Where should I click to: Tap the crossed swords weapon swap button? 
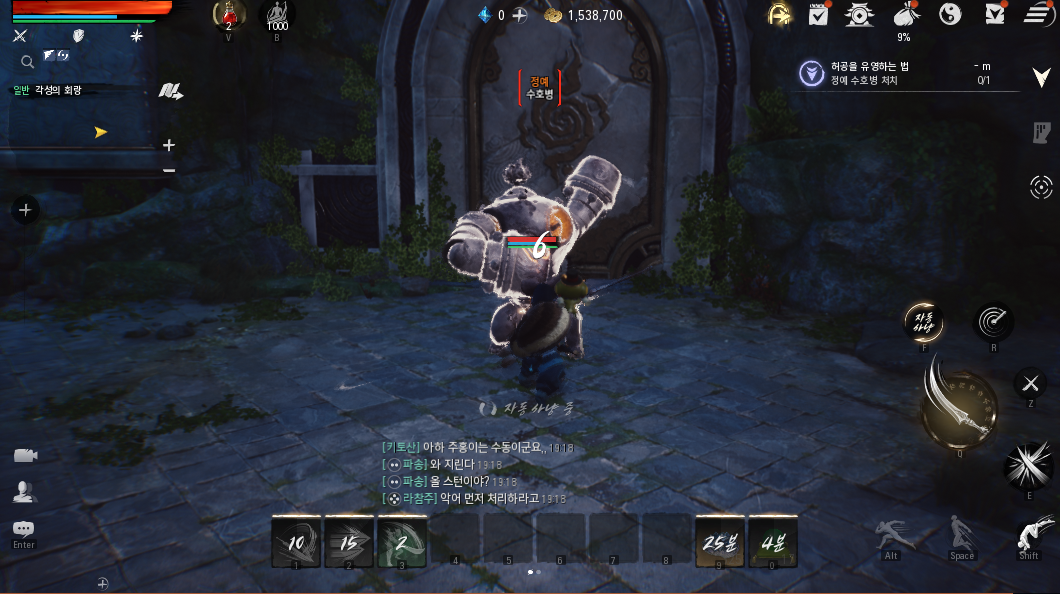point(1030,383)
